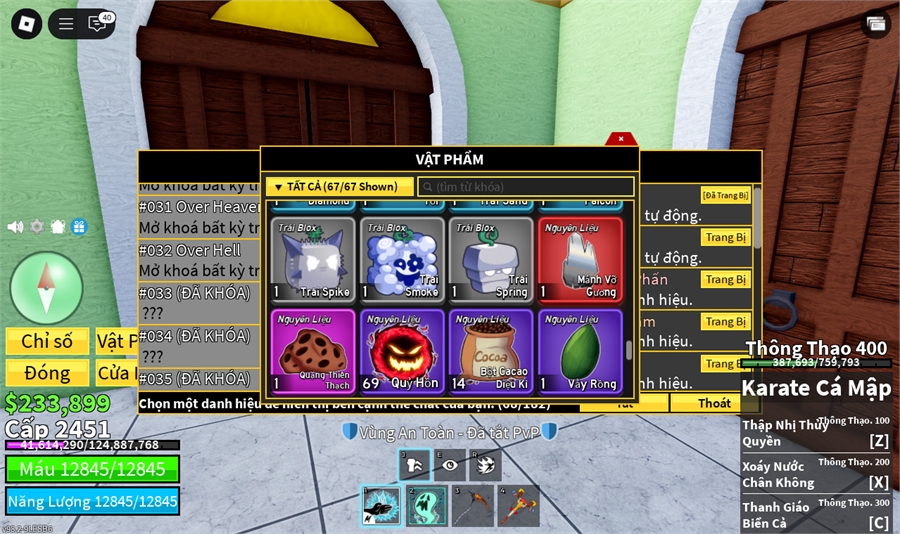Pick the Quặng Thiên Thạch material slot
This screenshot has height=534, width=900.
point(314,351)
